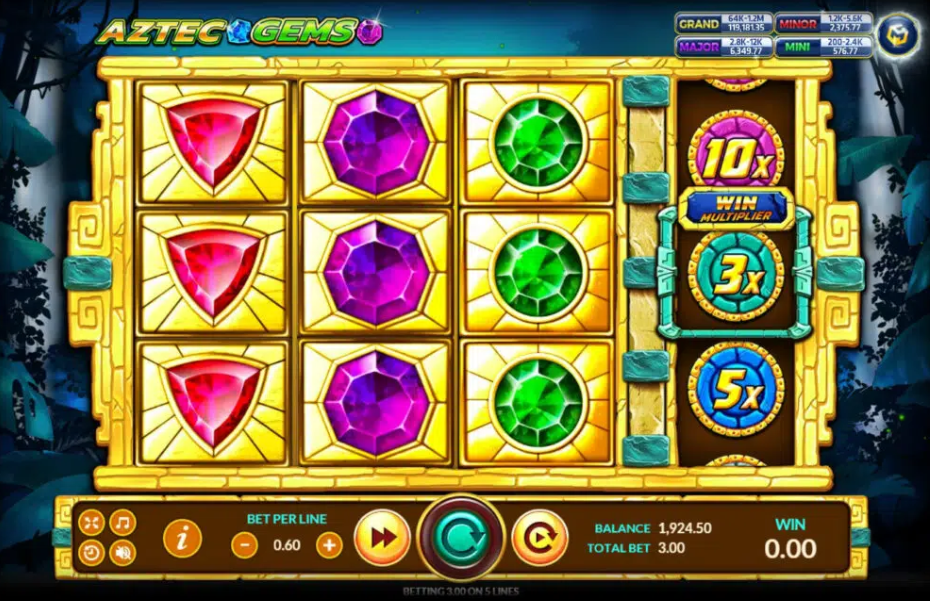
Task: Mute the sound effects speaker icon
Action: 122,552
